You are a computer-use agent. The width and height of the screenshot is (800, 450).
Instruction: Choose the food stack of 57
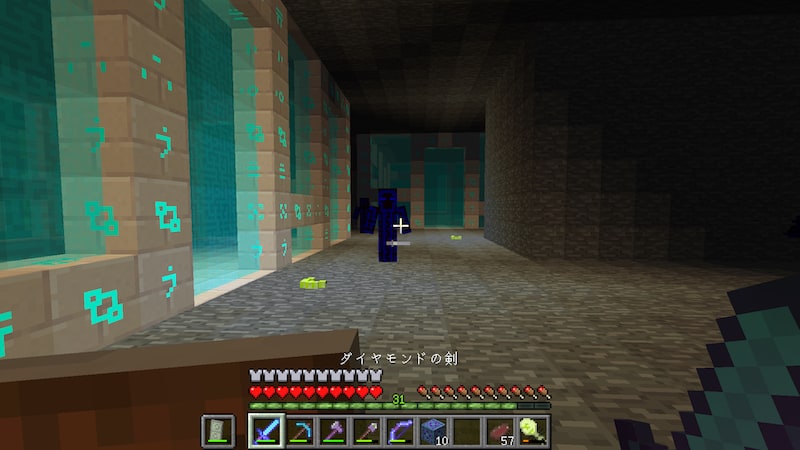(x=500, y=431)
